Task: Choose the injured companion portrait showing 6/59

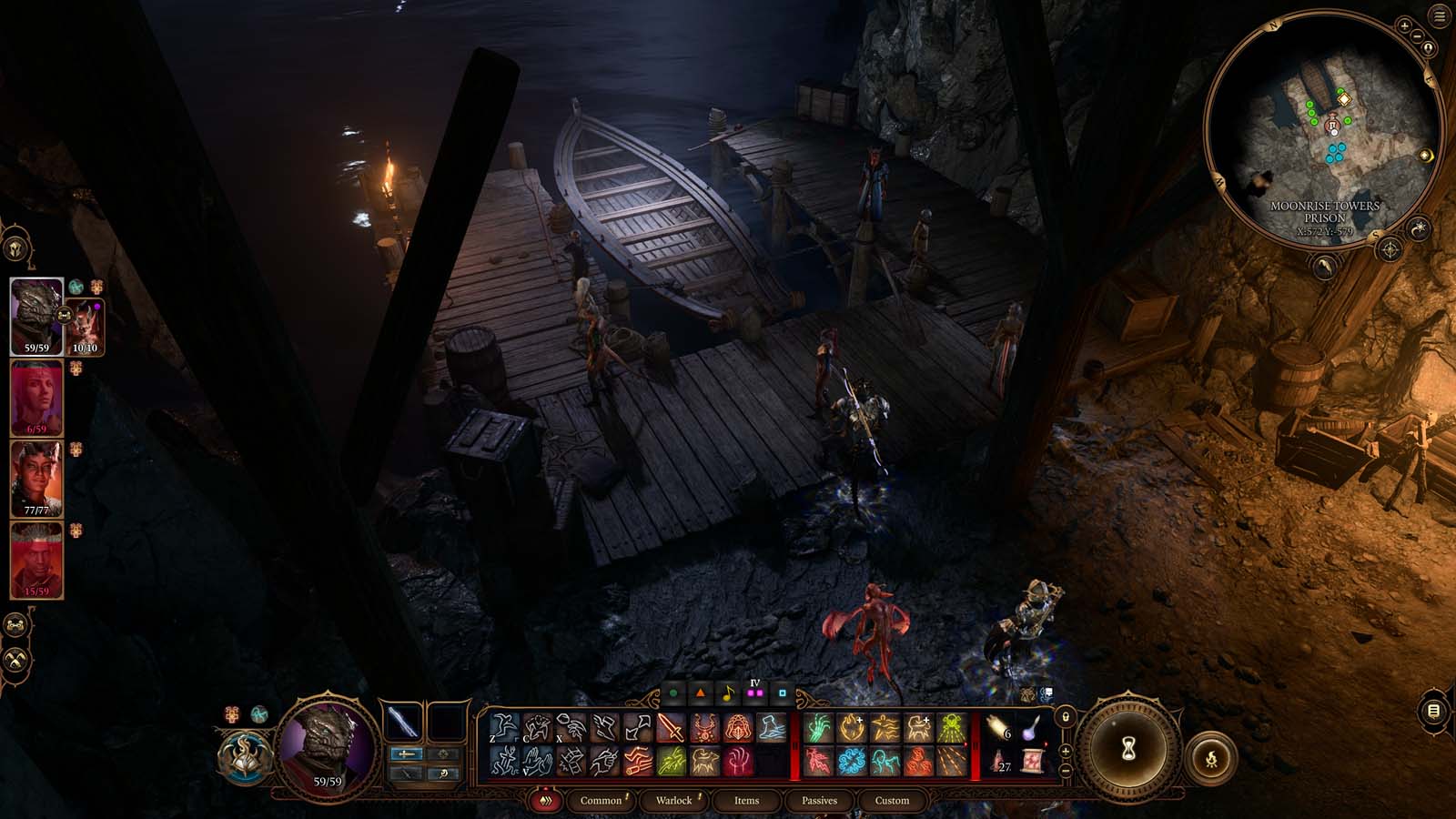Action: click(36, 398)
